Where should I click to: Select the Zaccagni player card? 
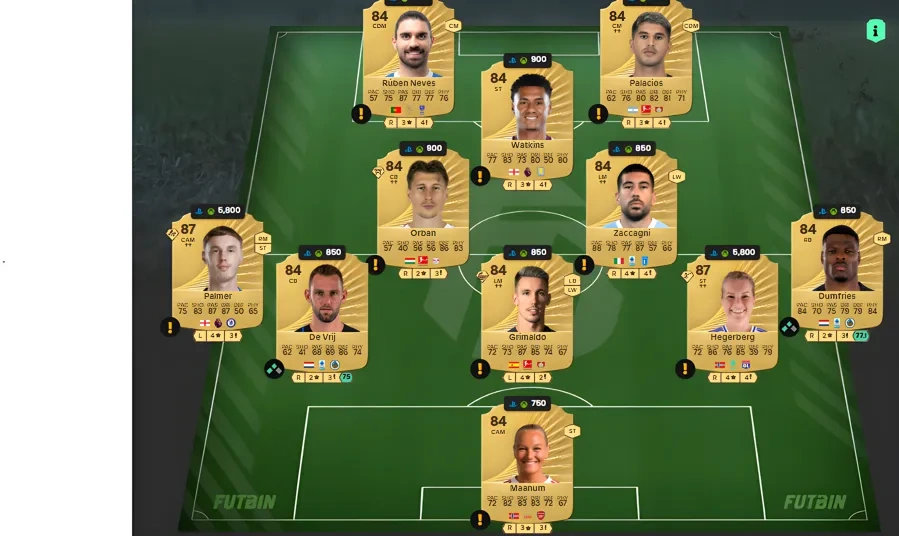pos(631,210)
